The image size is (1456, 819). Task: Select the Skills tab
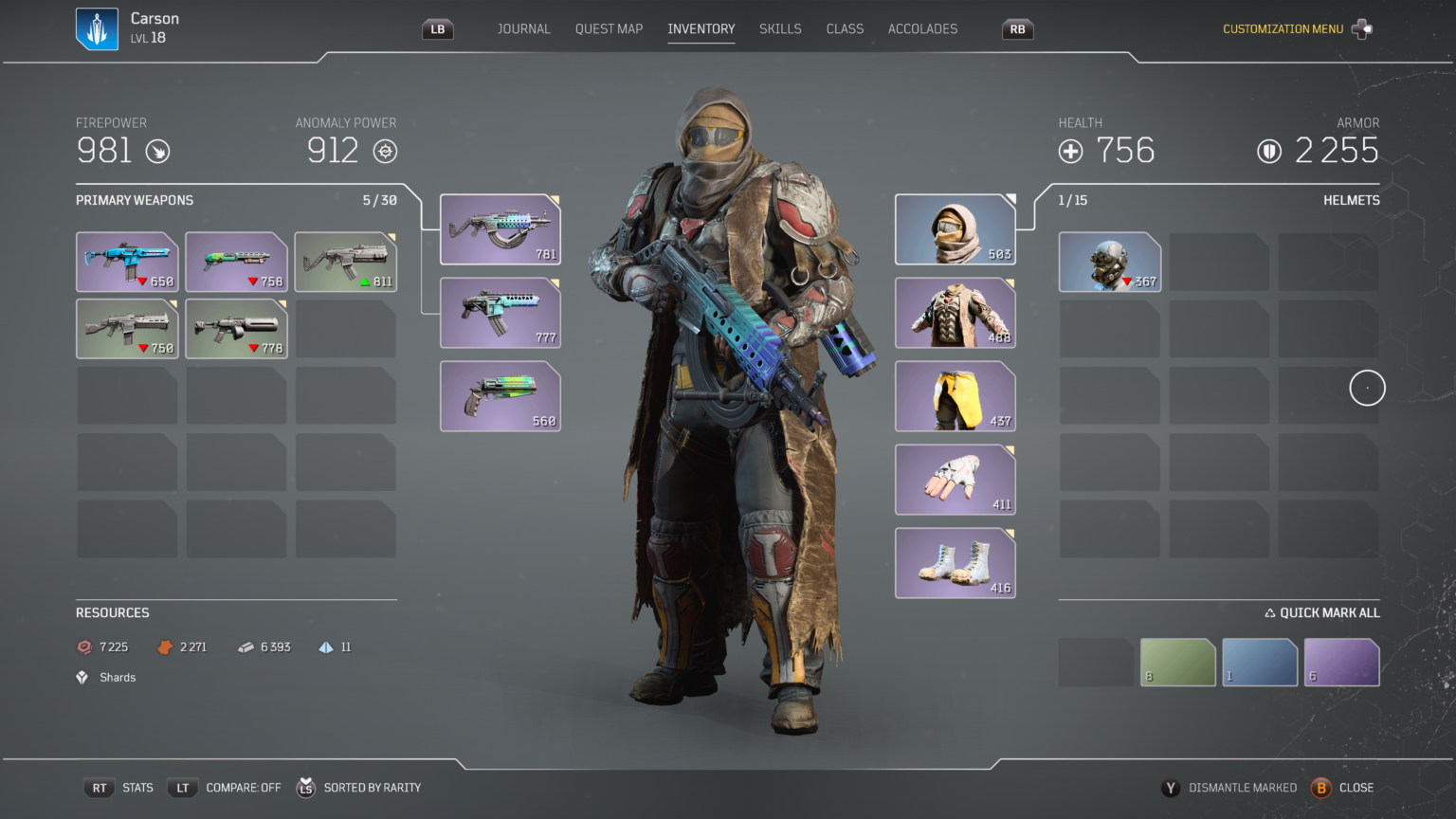pyautogui.click(x=780, y=29)
